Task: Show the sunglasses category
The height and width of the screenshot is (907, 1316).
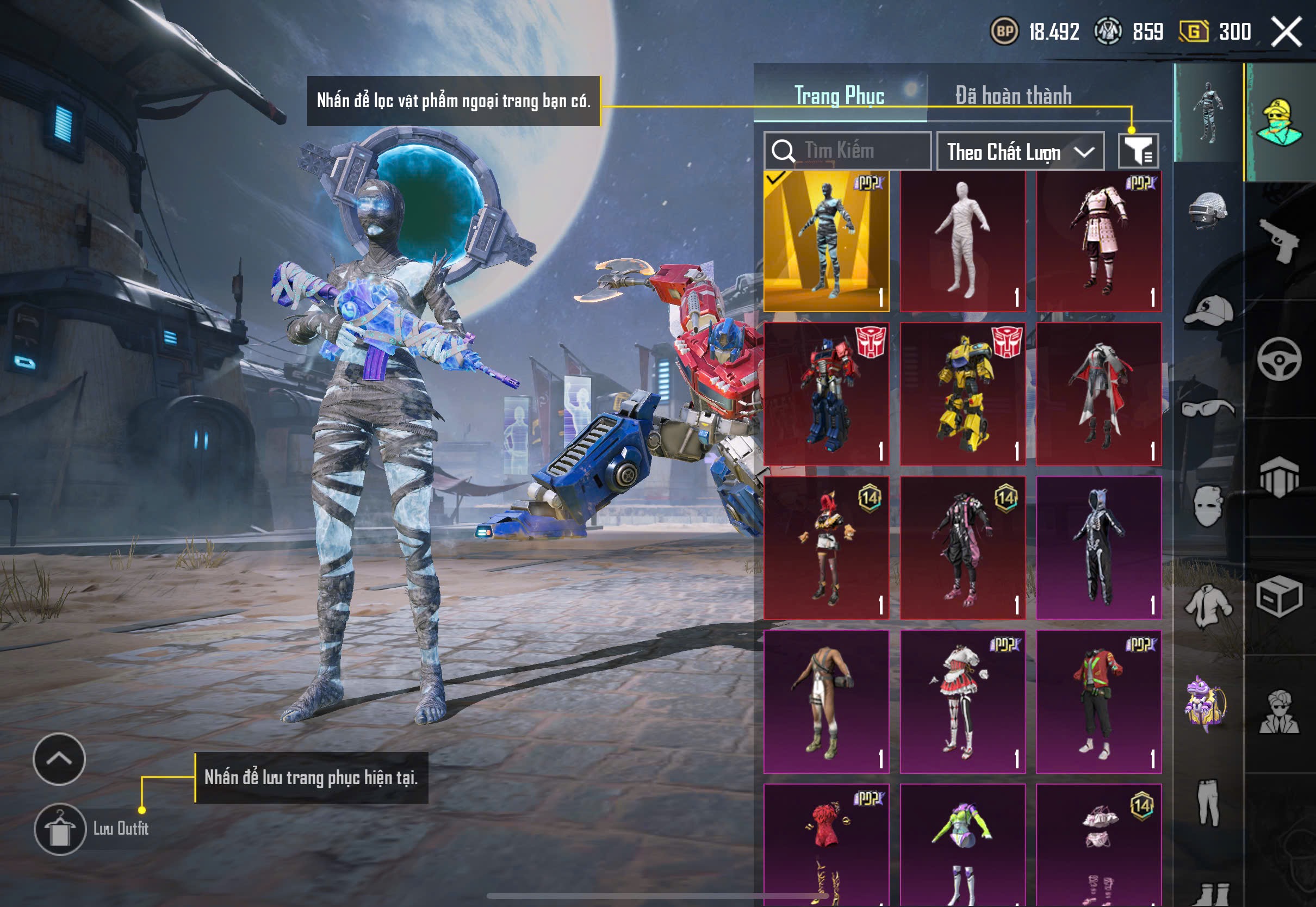Action: pyautogui.click(x=1208, y=407)
